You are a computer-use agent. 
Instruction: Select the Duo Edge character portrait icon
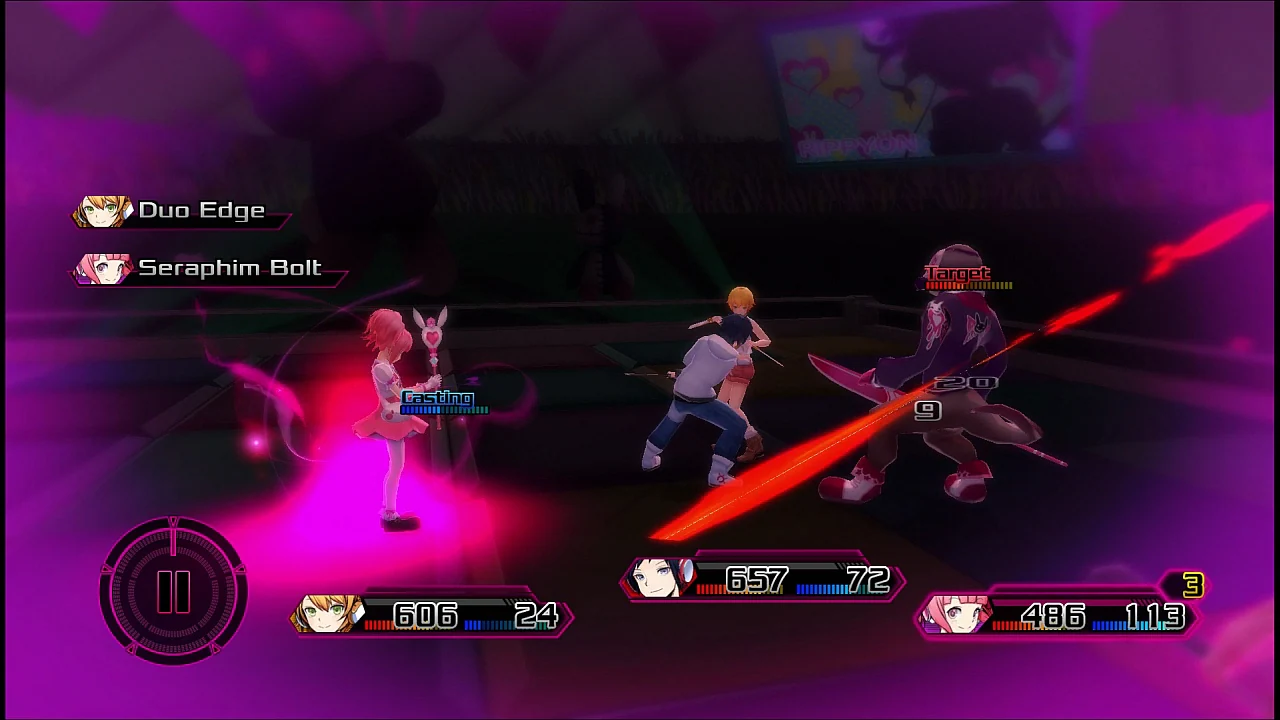pos(100,210)
